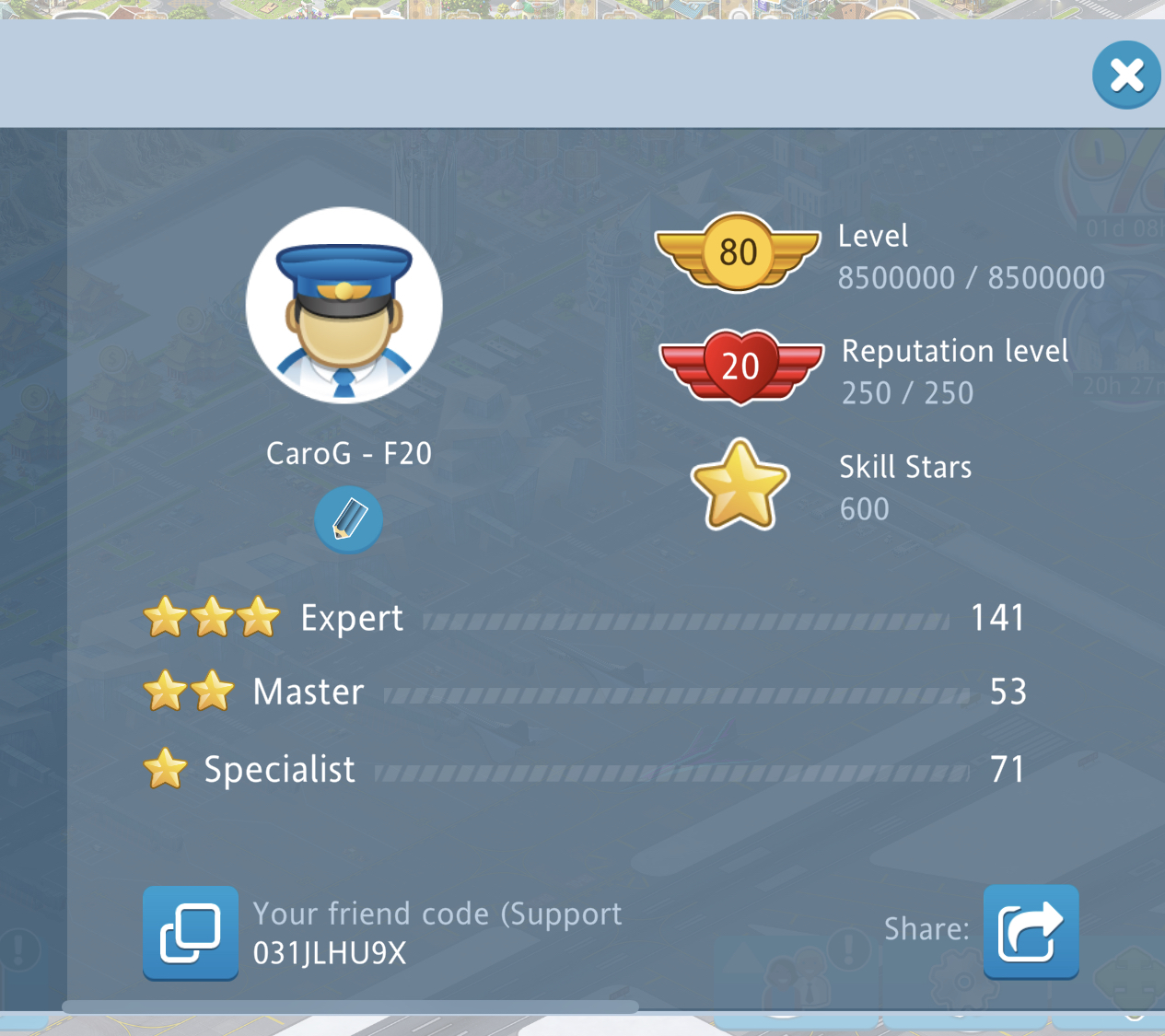
Task: Copy the friend code to clipboard
Action: [x=191, y=932]
